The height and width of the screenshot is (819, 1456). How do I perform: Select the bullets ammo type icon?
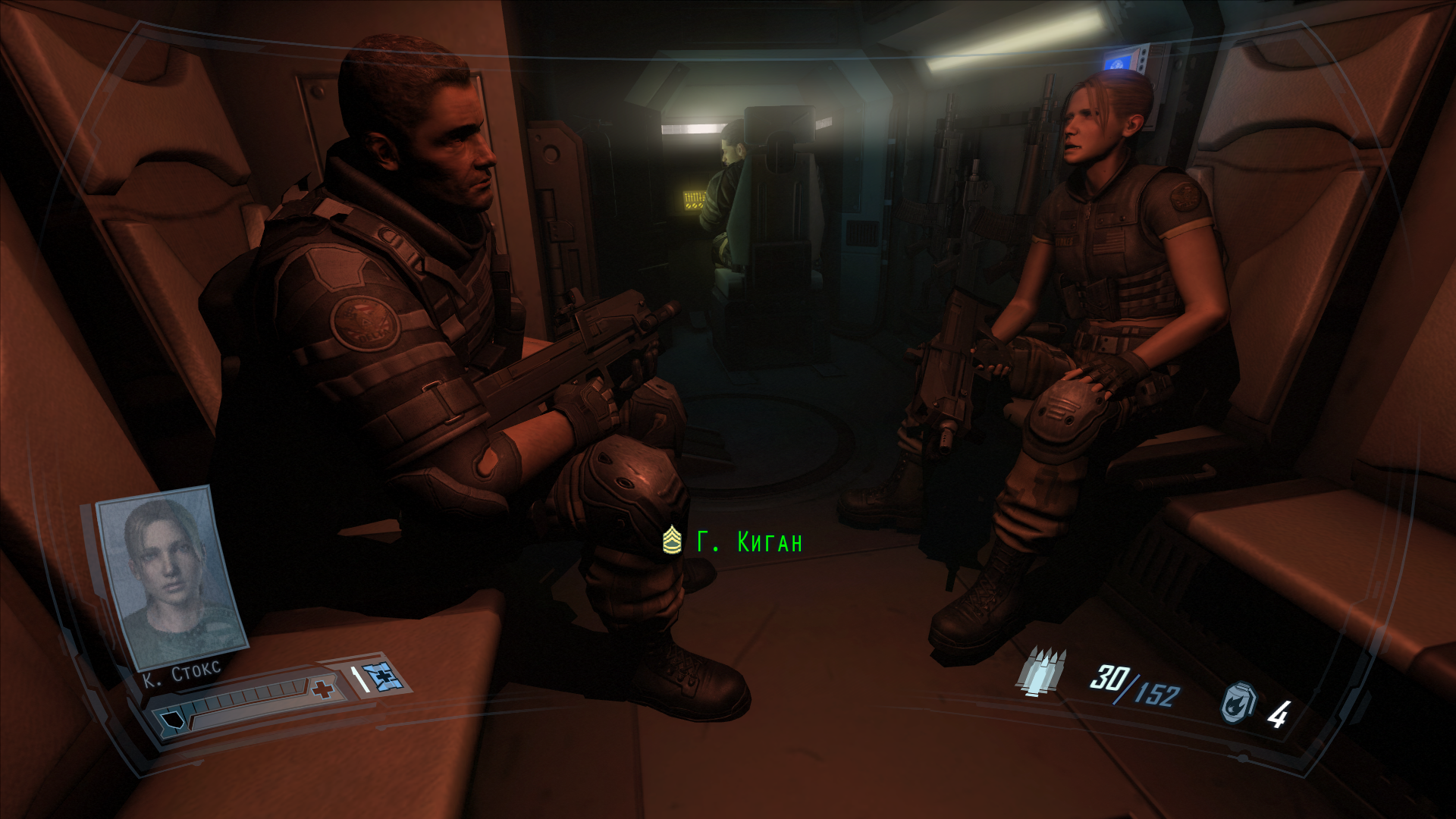1042,673
